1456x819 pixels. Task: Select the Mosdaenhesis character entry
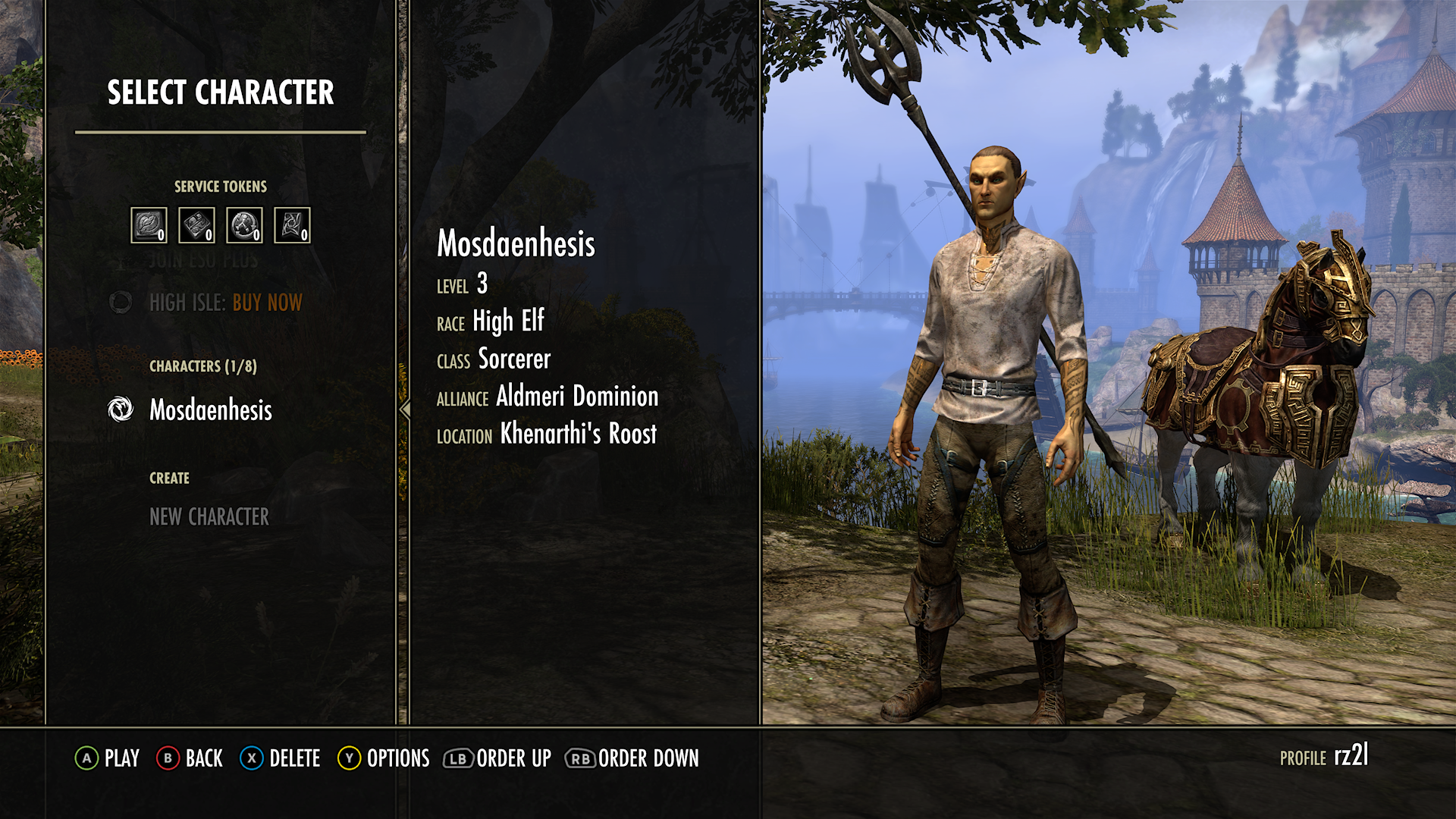pyautogui.click(x=210, y=411)
